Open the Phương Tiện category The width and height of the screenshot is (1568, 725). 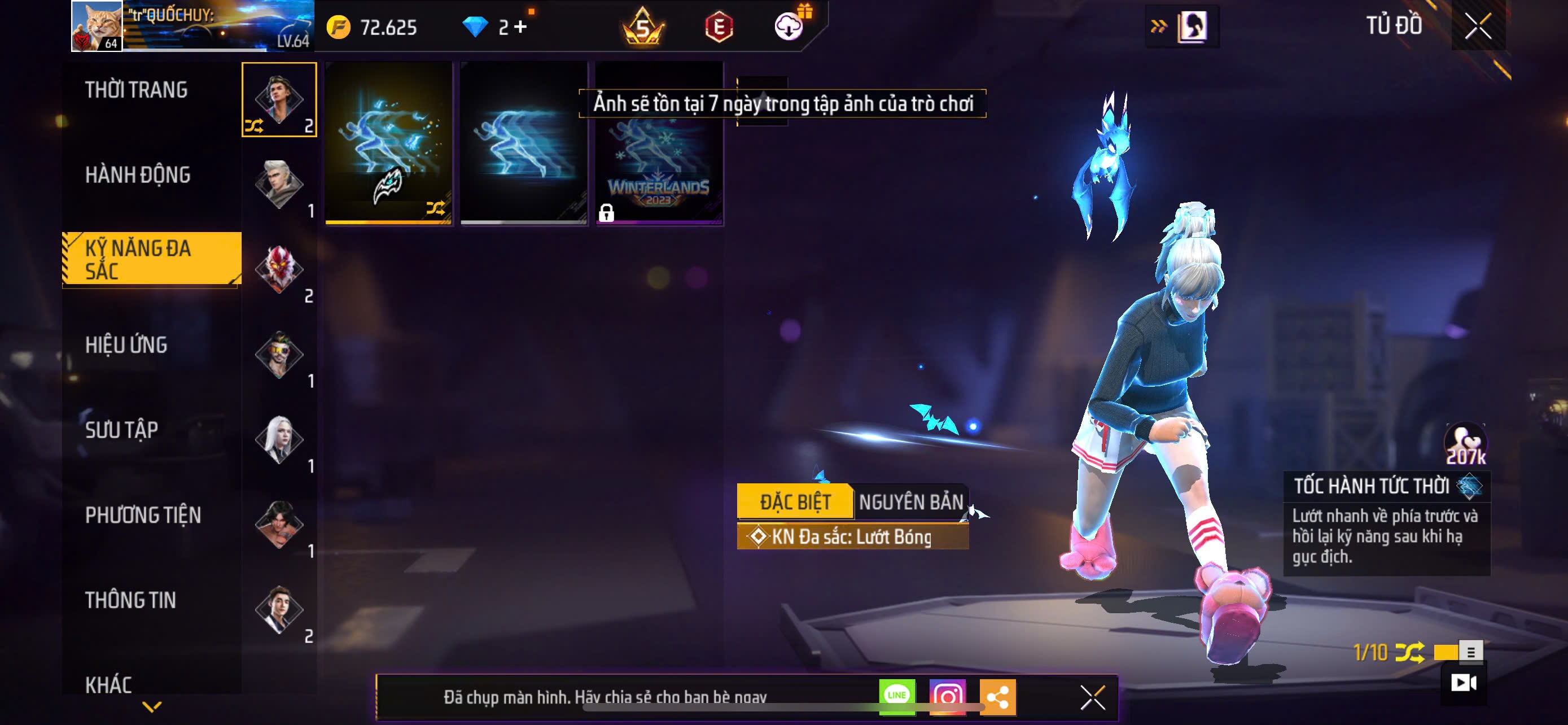[x=143, y=516]
